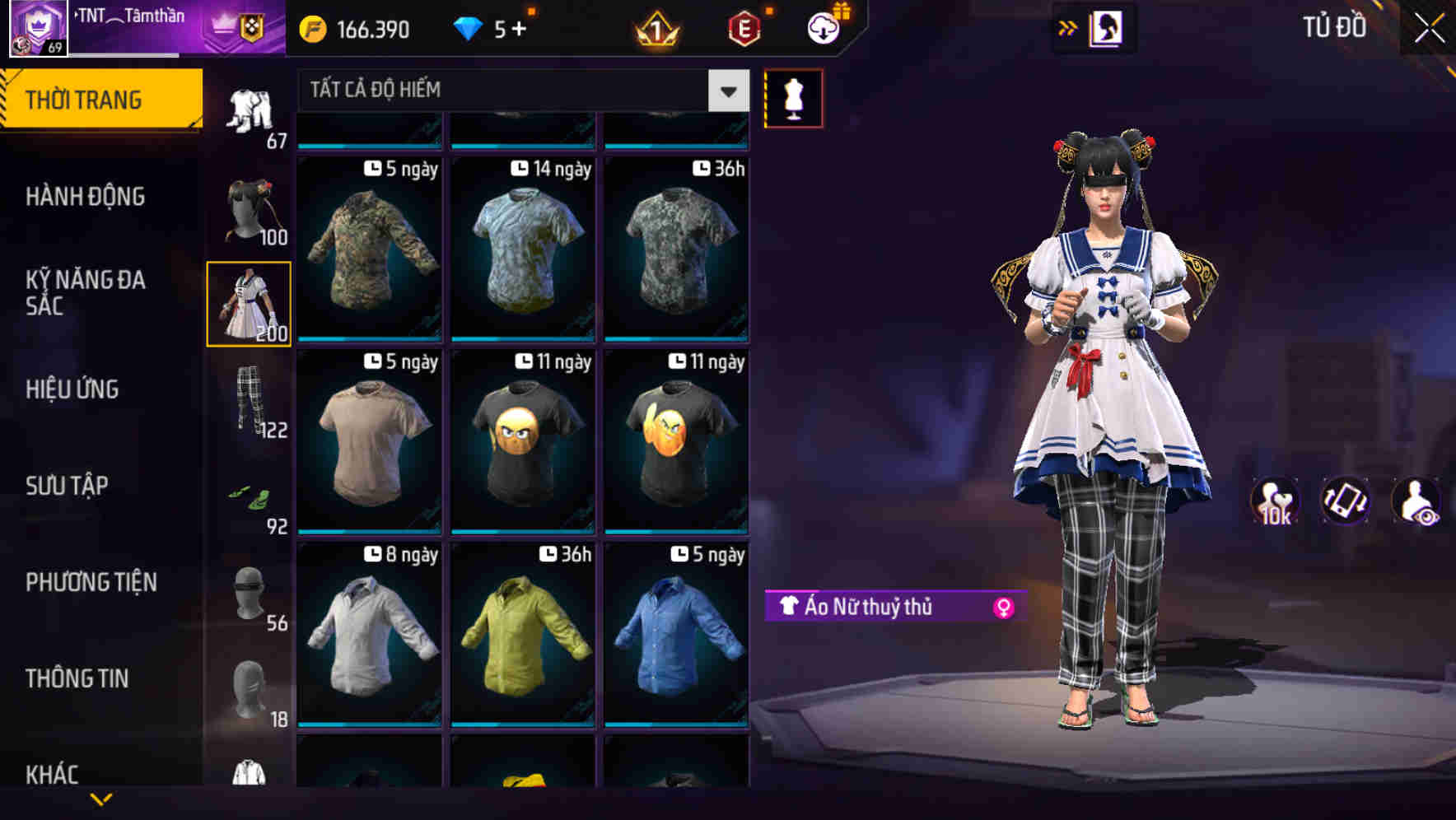Click the mannequin outfit preview icon
The width and height of the screenshot is (1456, 820).
pyautogui.click(x=793, y=96)
